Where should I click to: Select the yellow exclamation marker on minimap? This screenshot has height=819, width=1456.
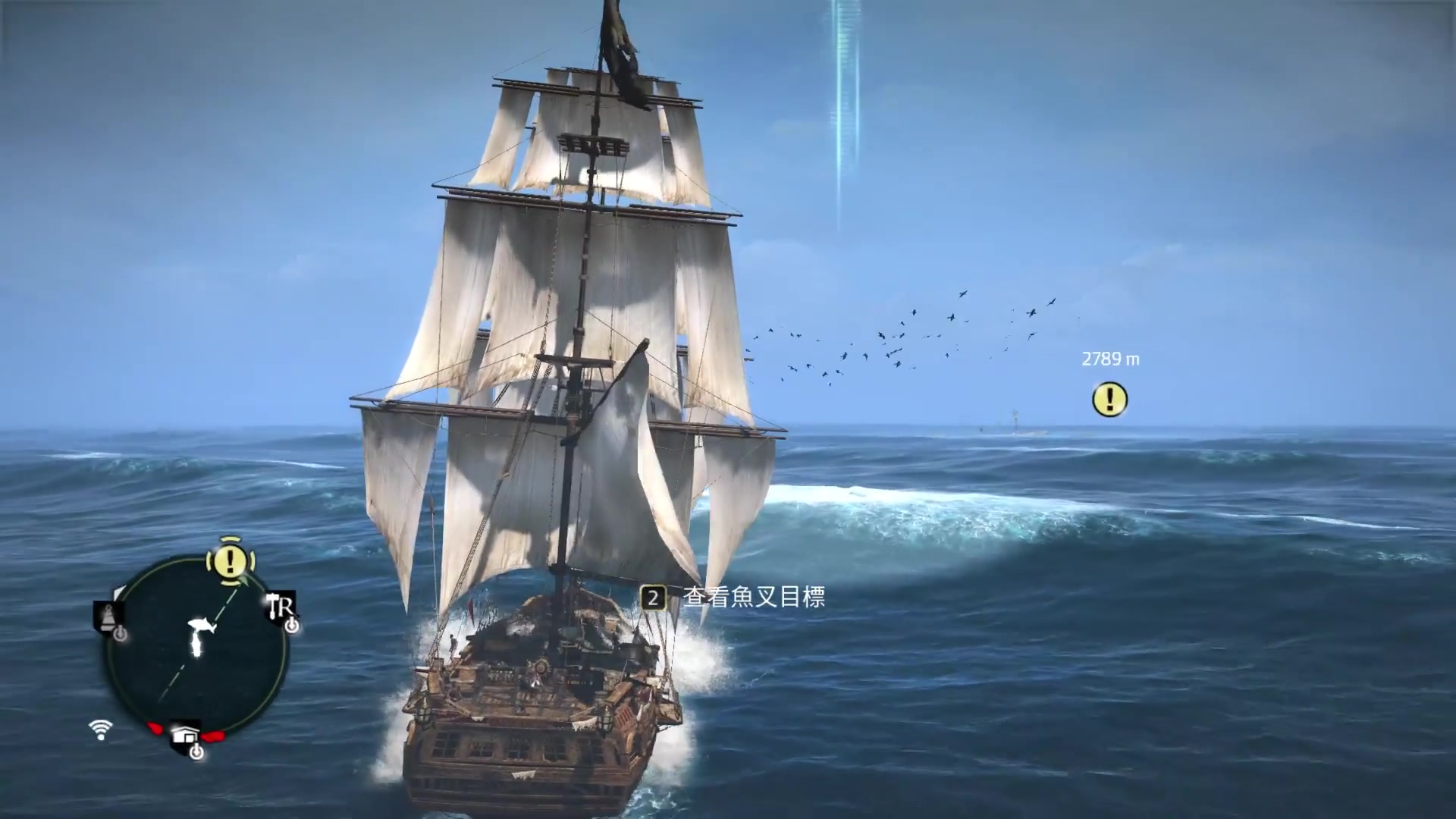(230, 562)
